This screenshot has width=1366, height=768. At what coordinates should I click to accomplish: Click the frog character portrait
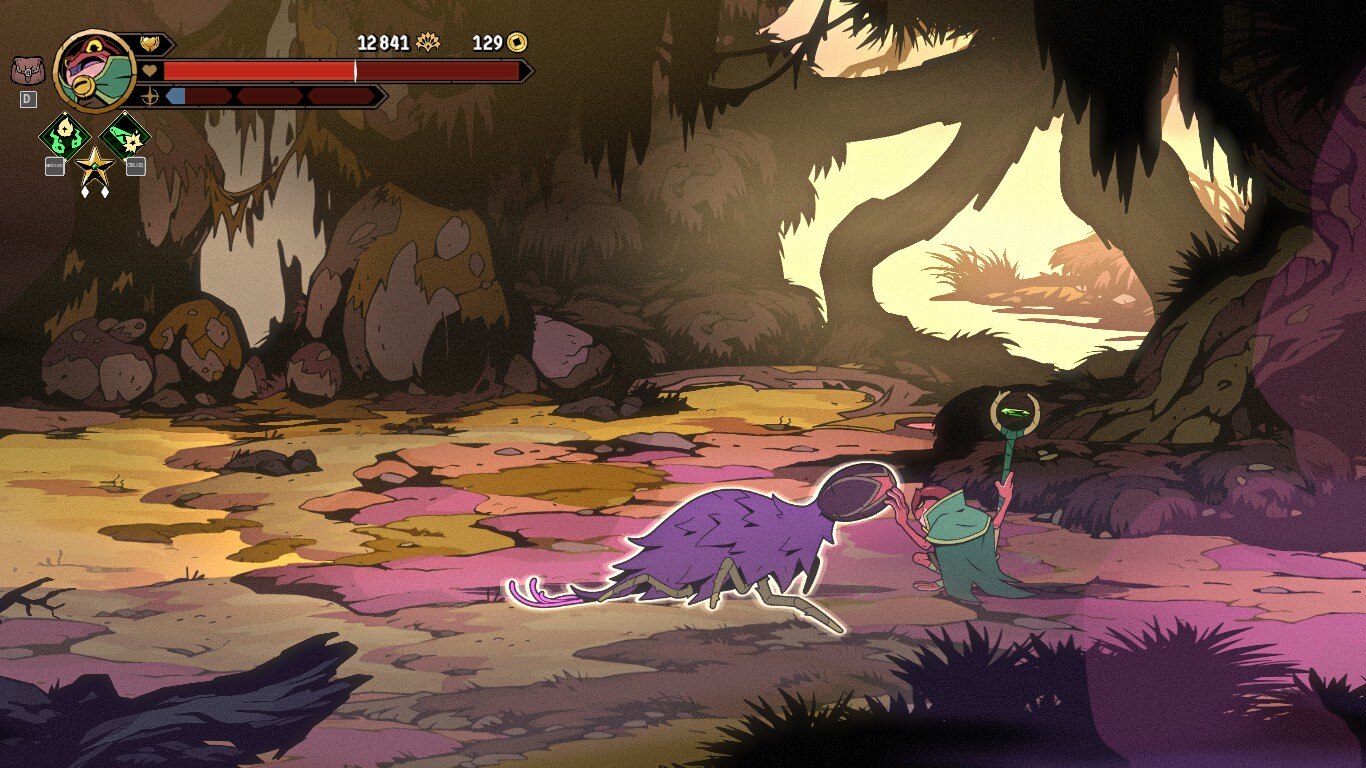(x=95, y=71)
